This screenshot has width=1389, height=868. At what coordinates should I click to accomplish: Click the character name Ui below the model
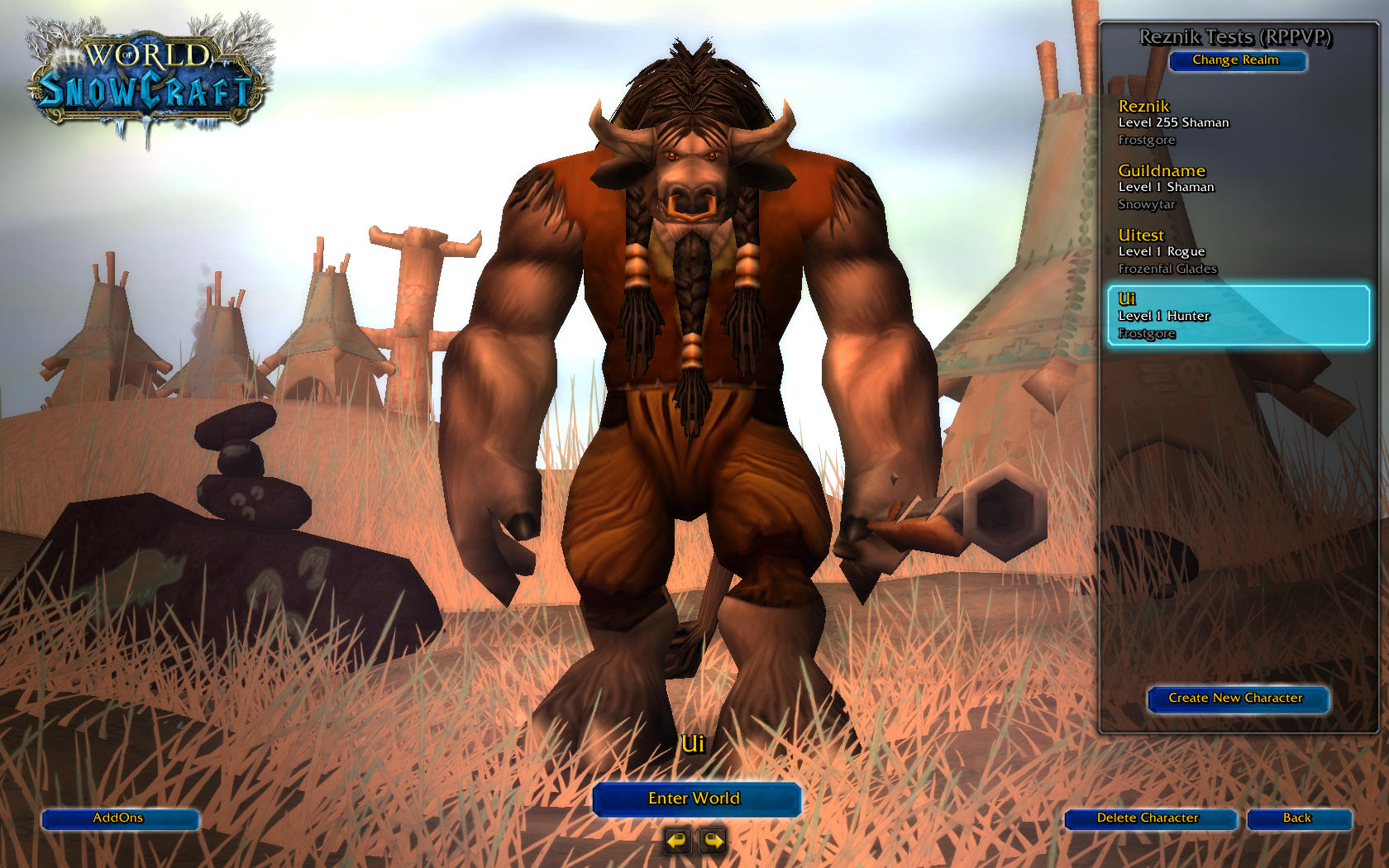pyautogui.click(x=695, y=743)
